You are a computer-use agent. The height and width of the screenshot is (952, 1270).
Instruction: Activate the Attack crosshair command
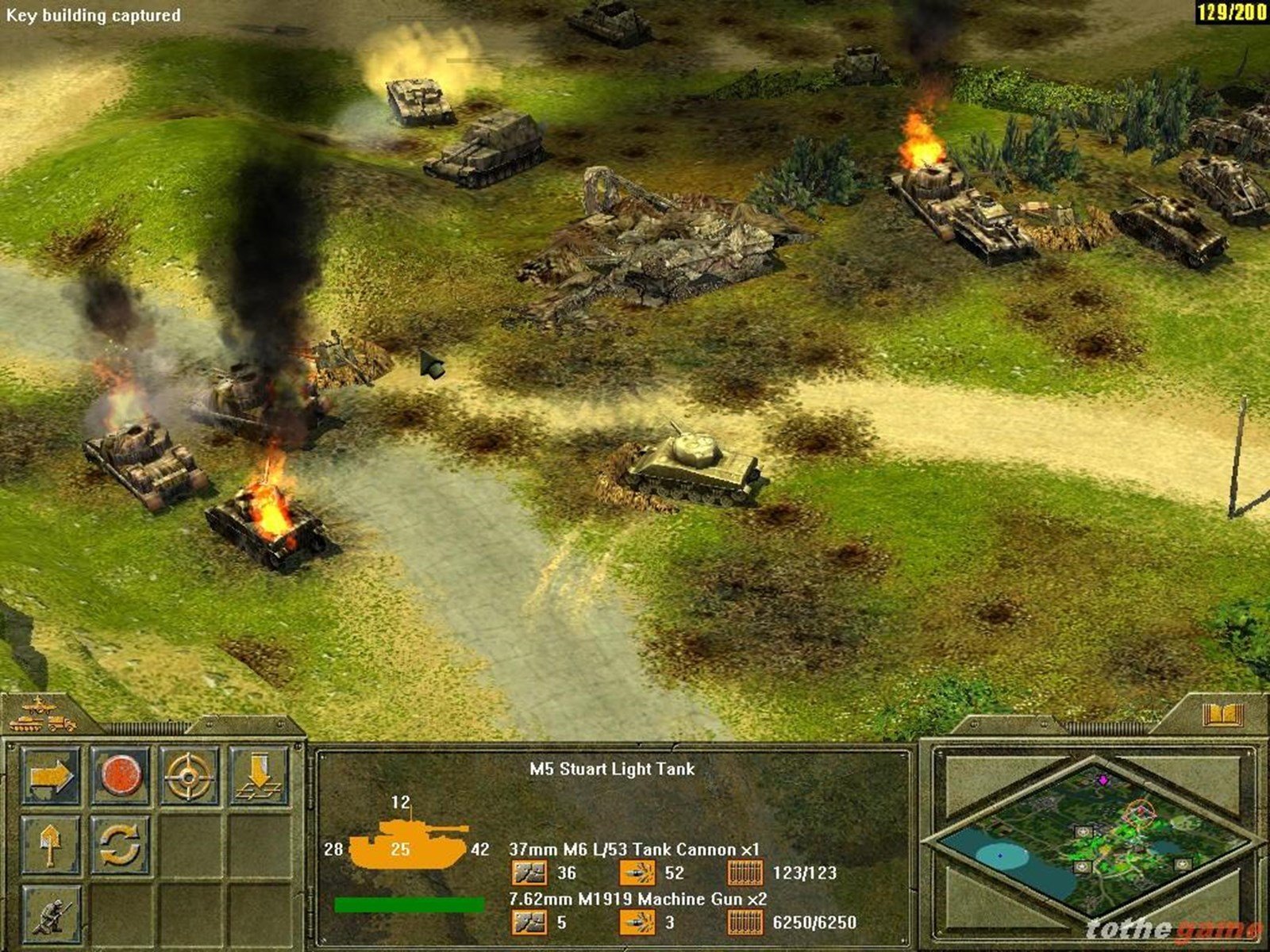pyautogui.click(x=187, y=777)
